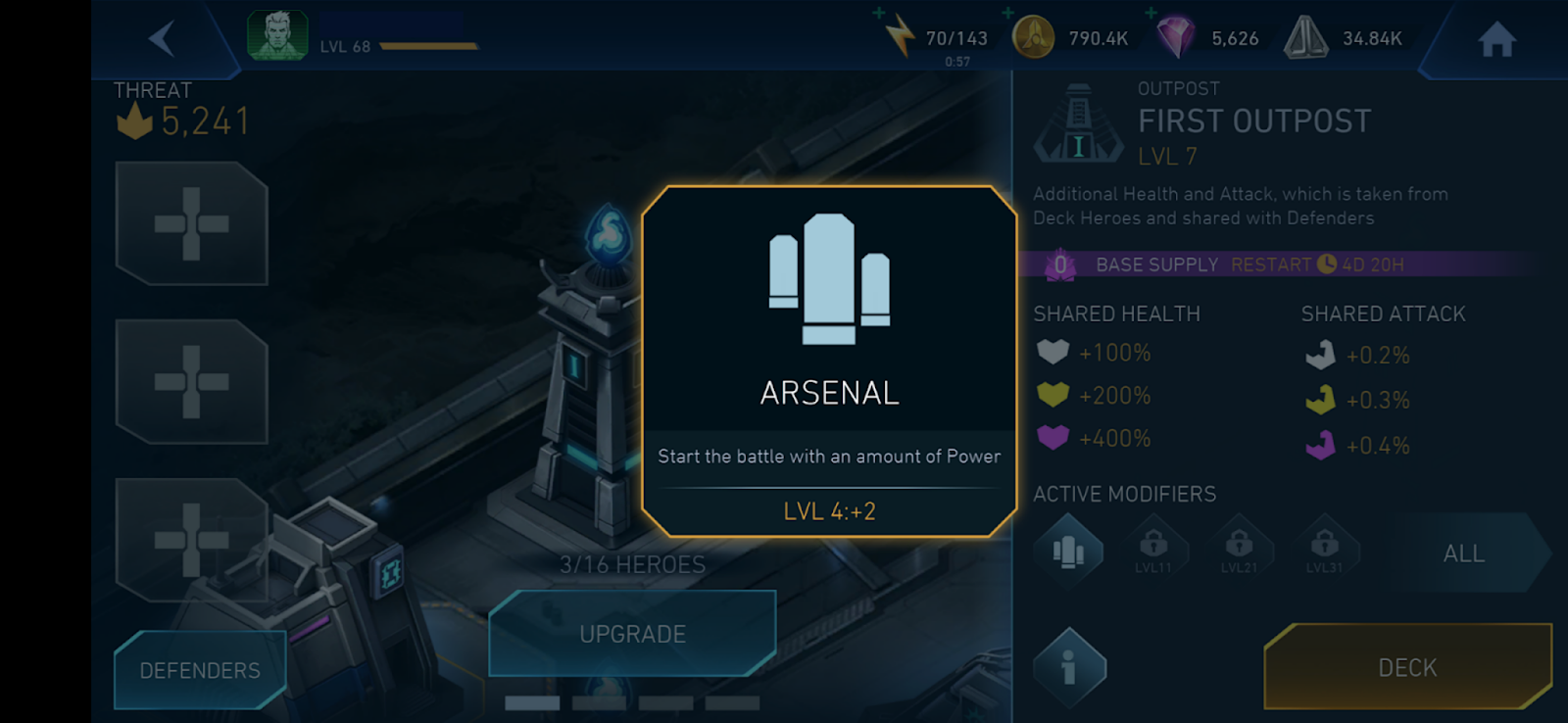The width and height of the screenshot is (1568, 723).
Task: Open the player profile avatar
Action: point(277,36)
